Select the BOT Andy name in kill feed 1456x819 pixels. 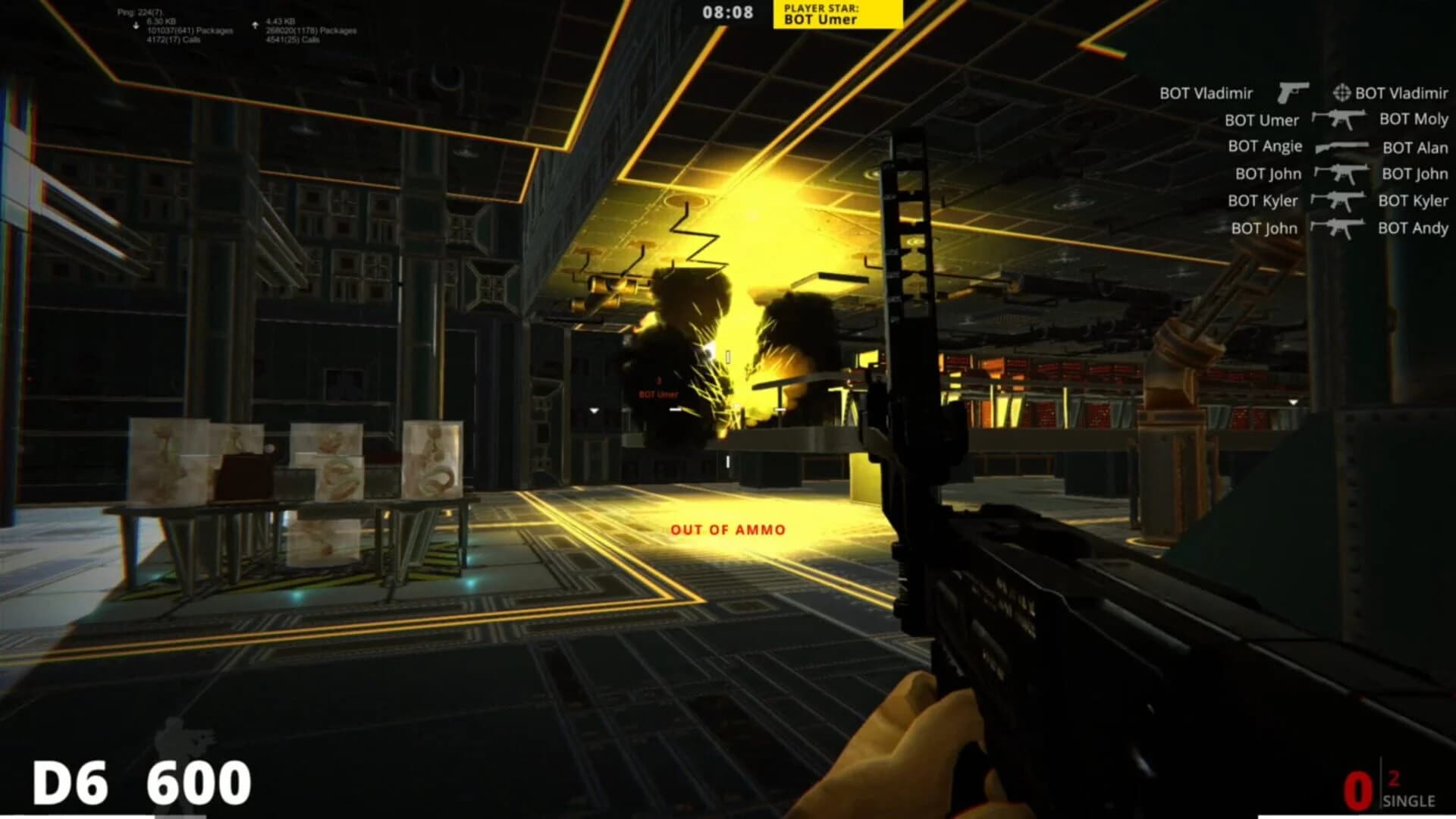pyautogui.click(x=1410, y=227)
